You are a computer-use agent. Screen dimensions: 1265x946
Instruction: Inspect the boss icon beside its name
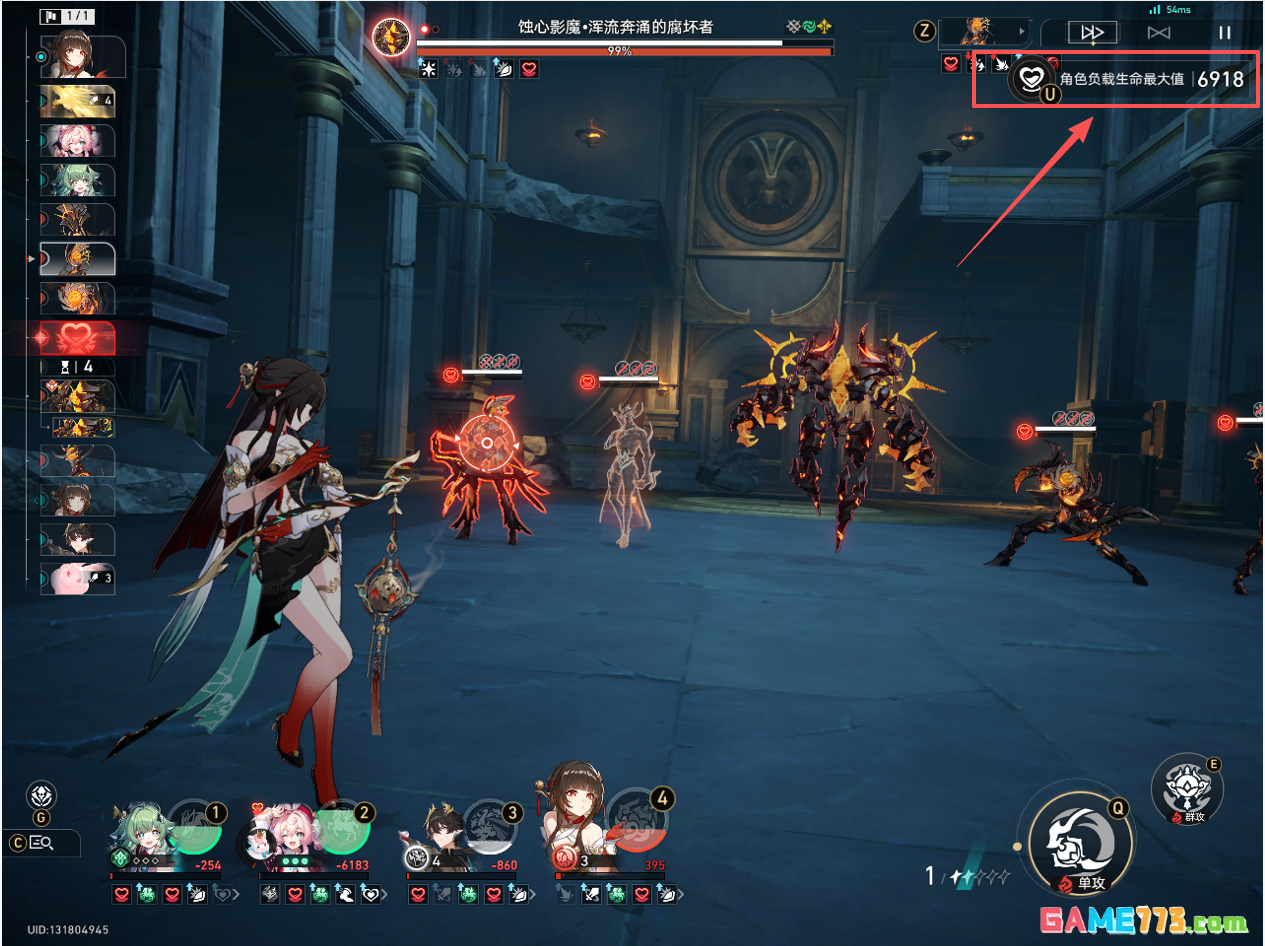pos(391,37)
